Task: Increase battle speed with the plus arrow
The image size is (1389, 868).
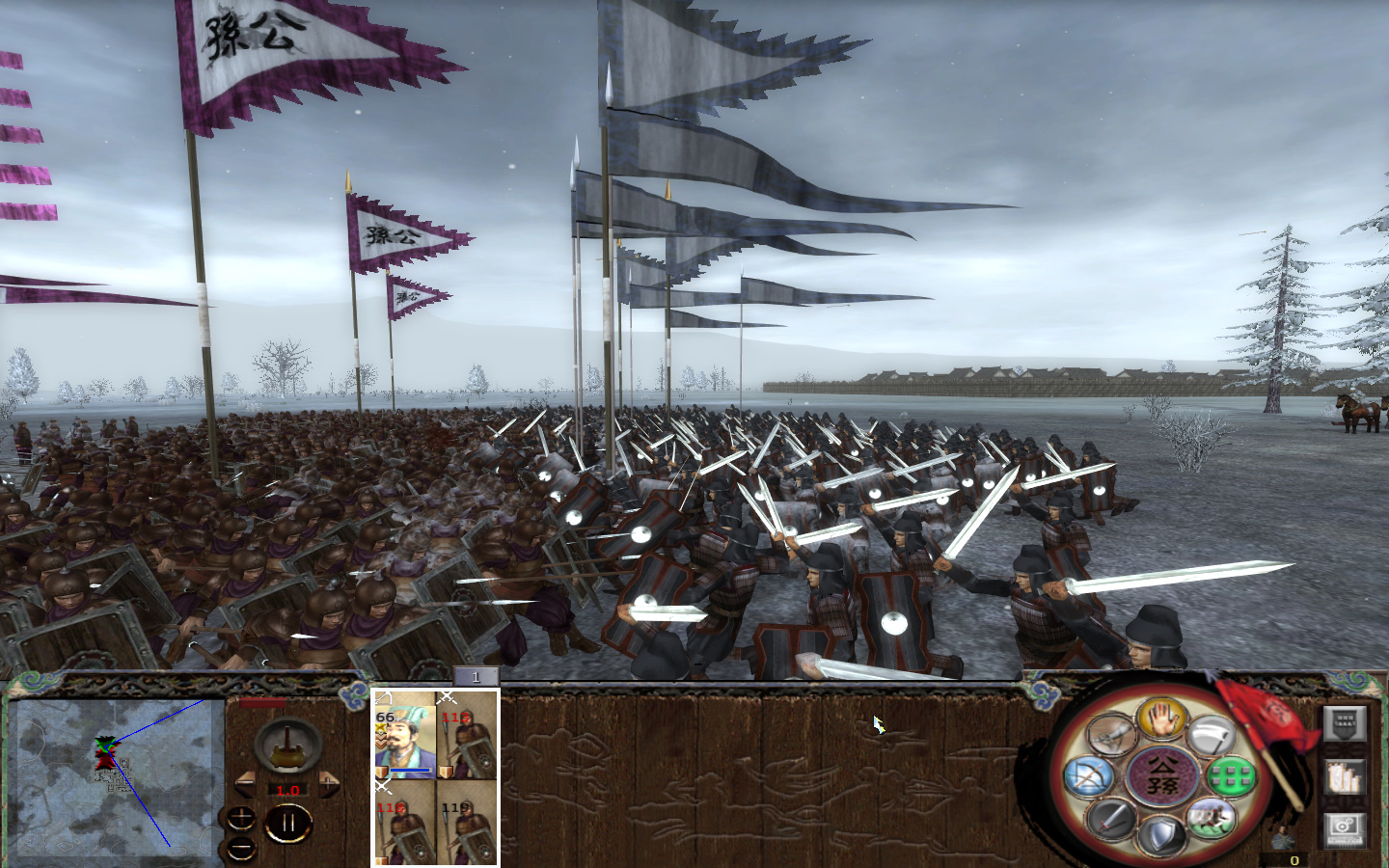Action: point(329,784)
